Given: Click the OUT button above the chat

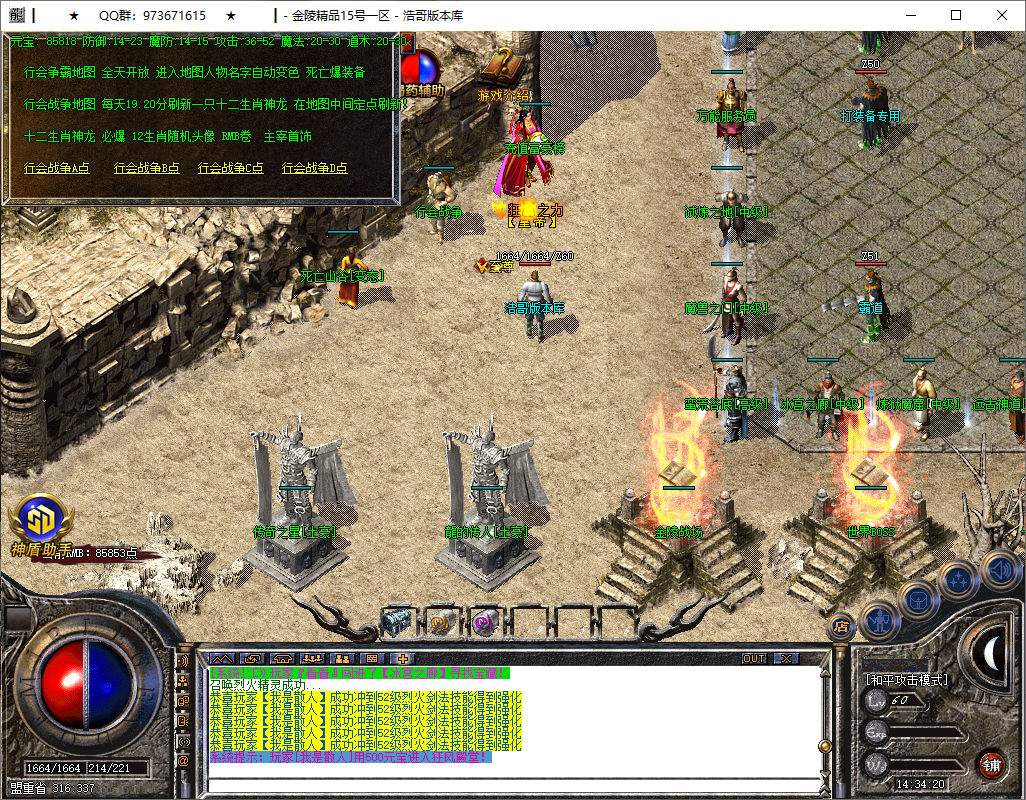Looking at the screenshot, I should [x=753, y=659].
